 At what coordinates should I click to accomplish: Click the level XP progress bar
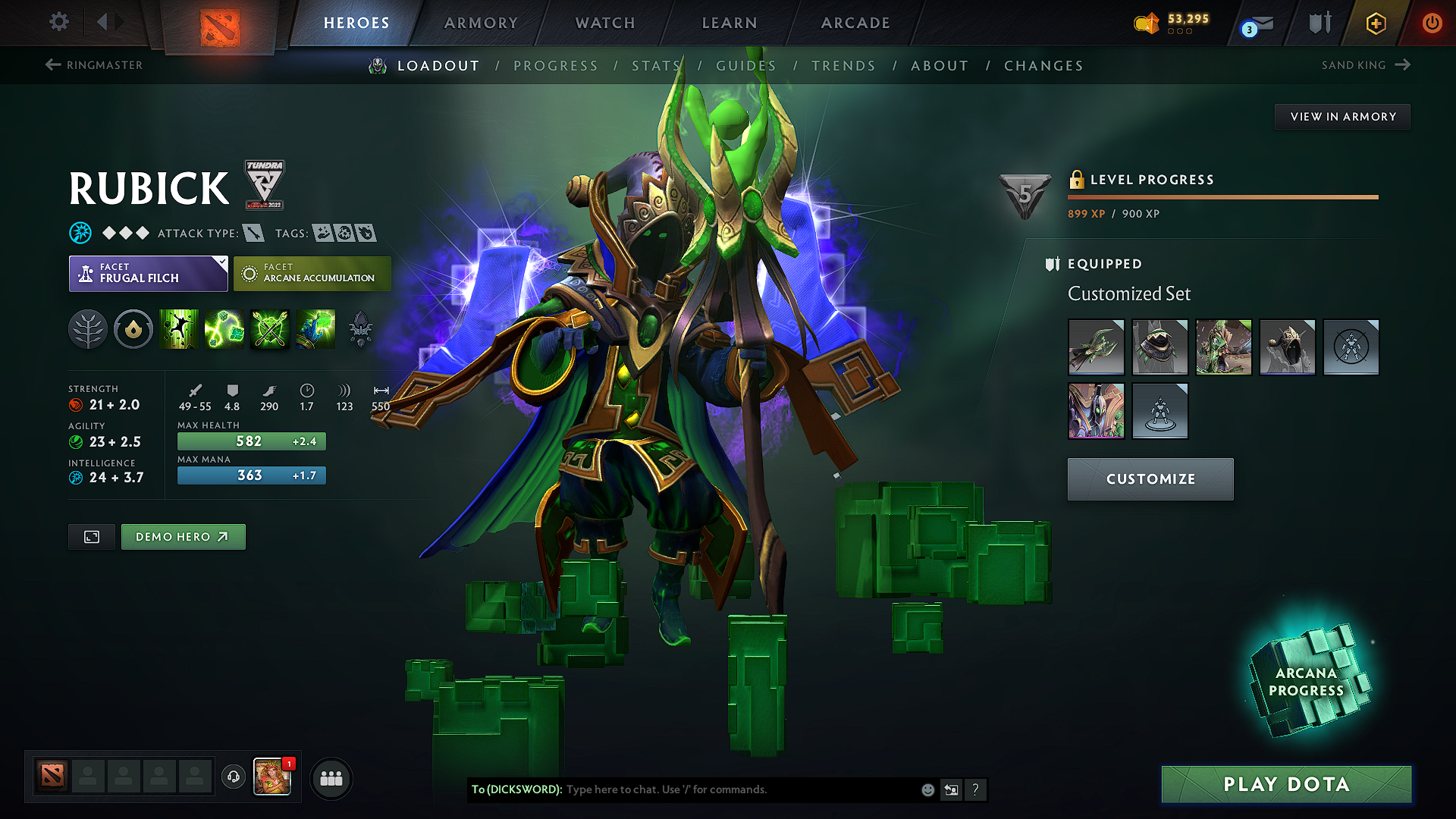click(x=1222, y=197)
